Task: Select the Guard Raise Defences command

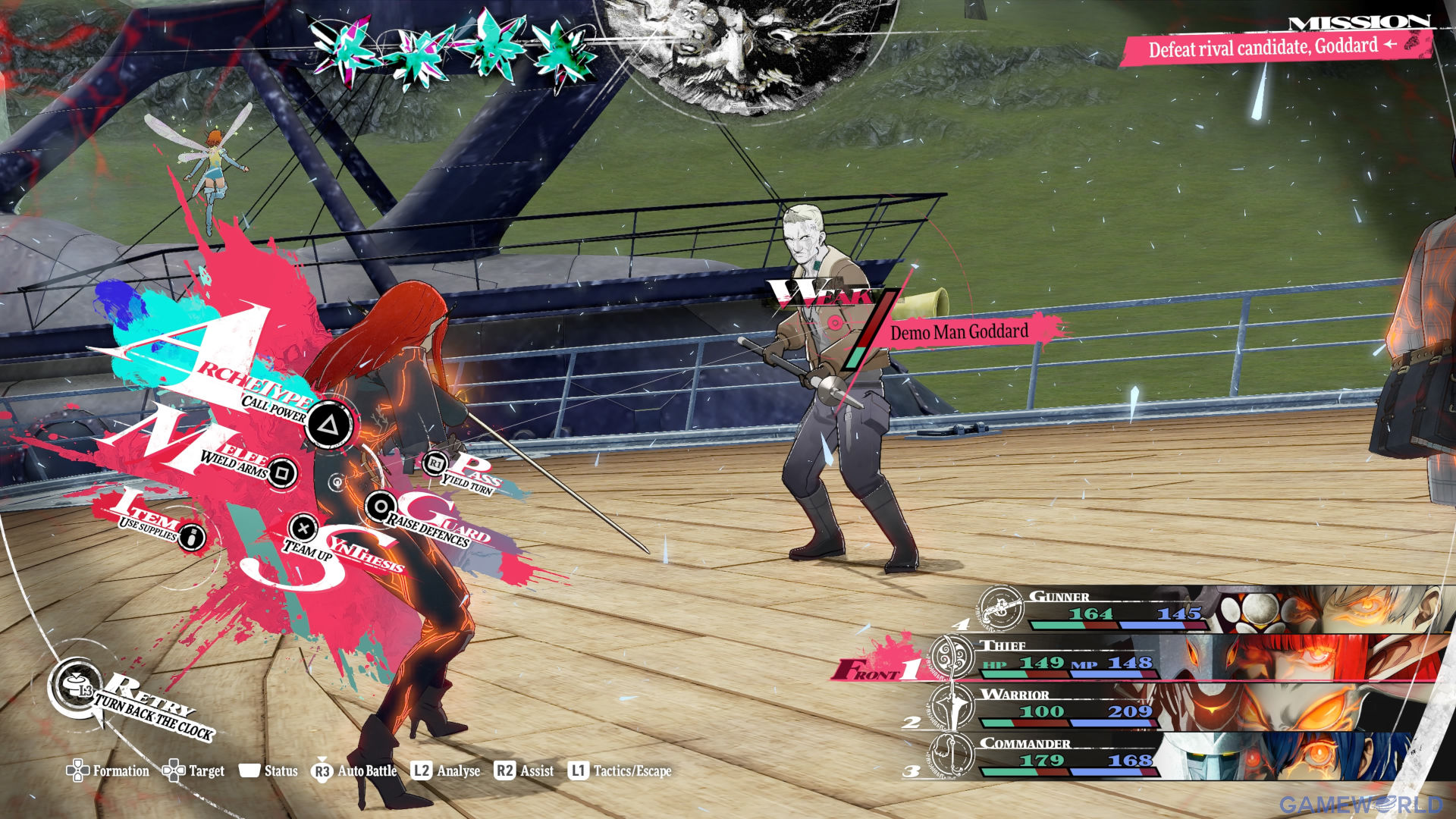Action: point(380,507)
